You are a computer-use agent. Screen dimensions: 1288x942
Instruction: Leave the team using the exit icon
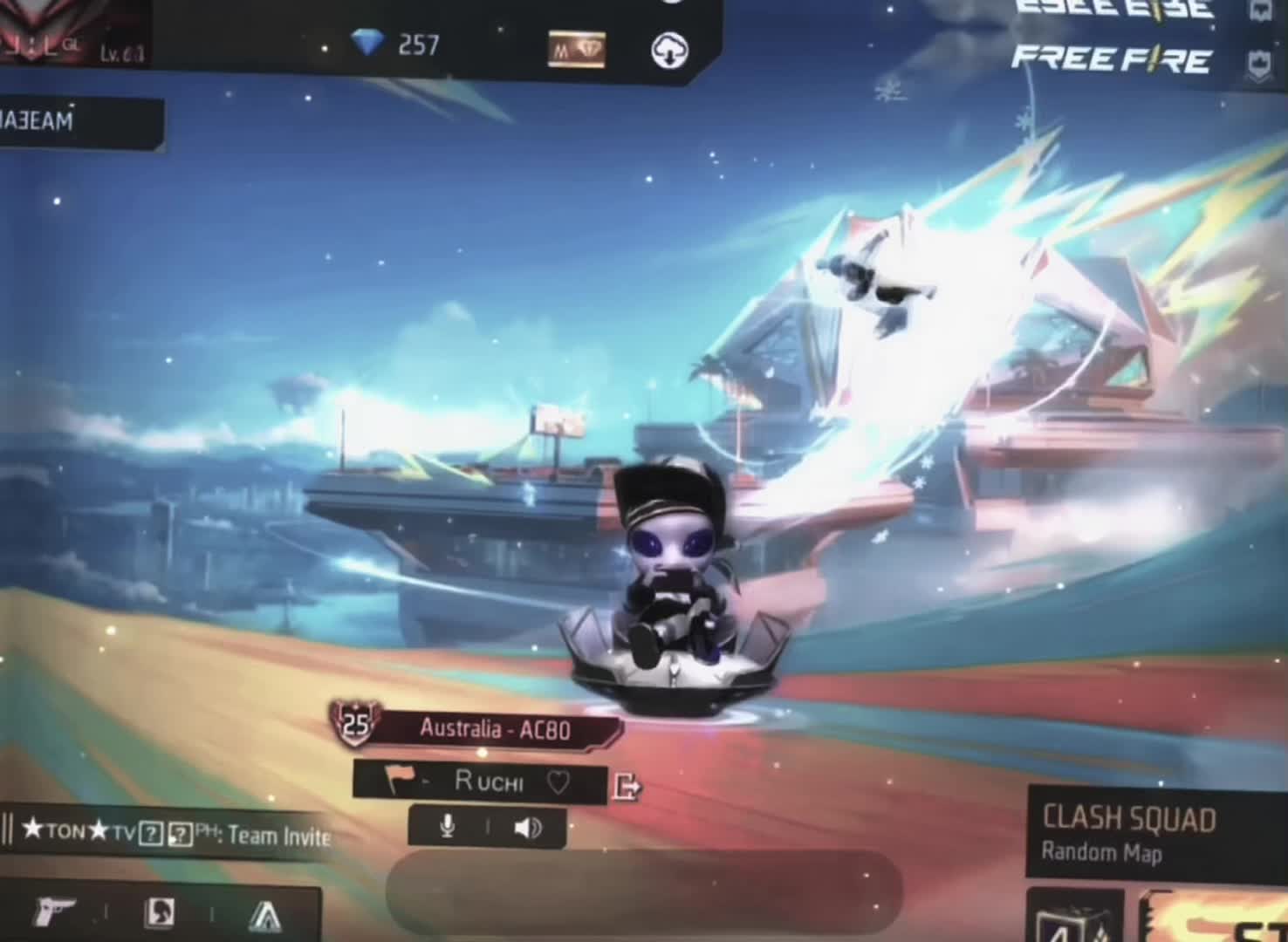click(627, 786)
